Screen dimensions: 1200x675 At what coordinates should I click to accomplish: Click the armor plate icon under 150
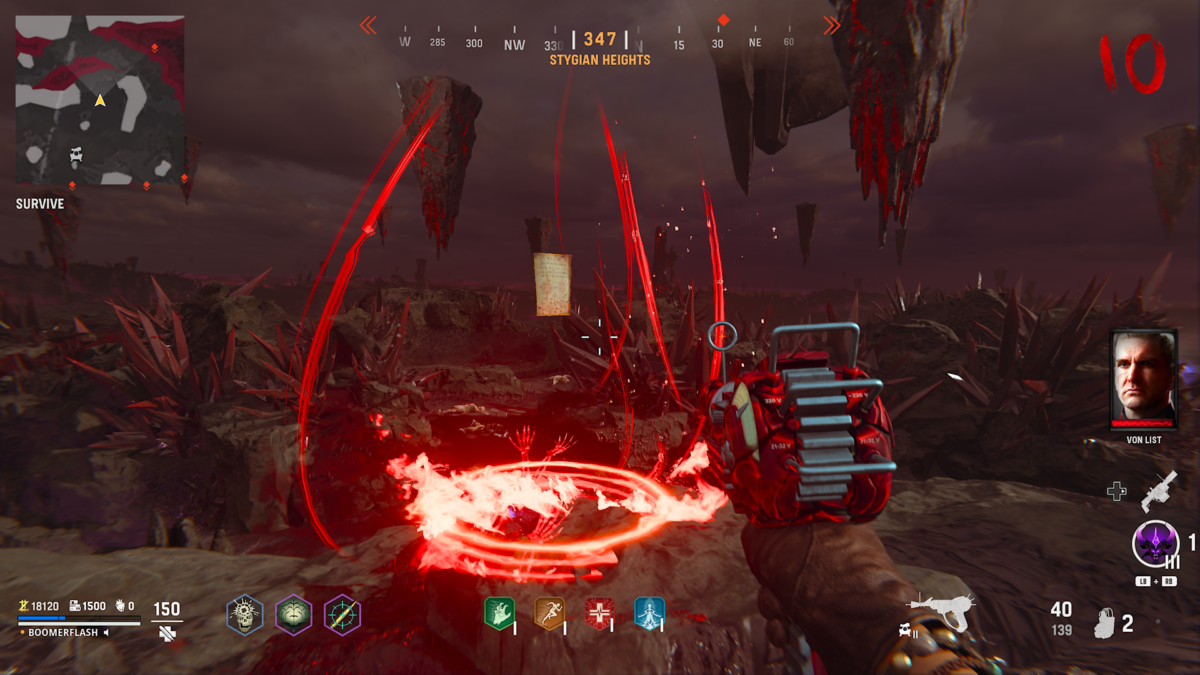coord(167,632)
